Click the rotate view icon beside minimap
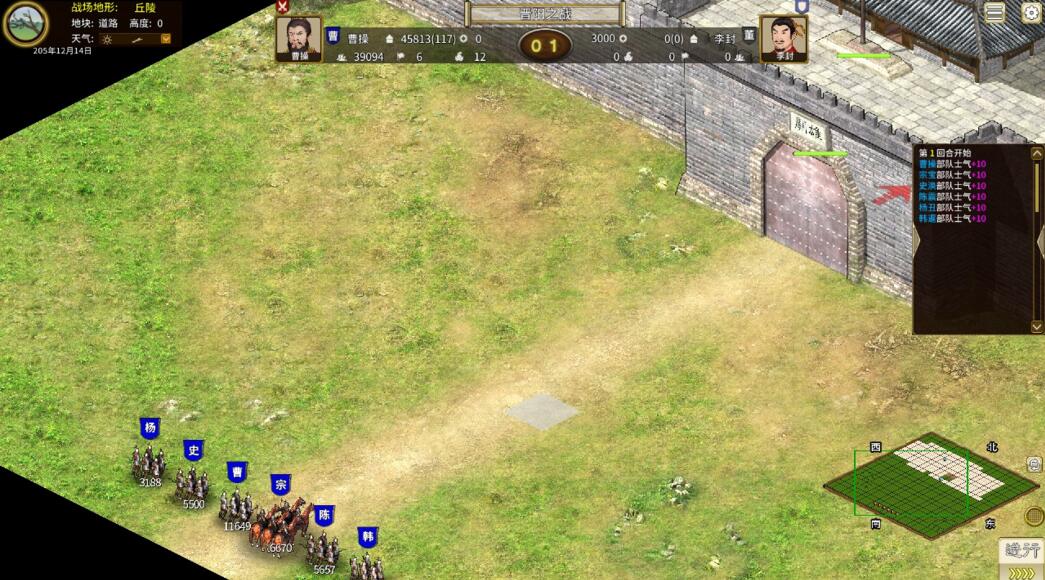The image size is (1045, 580). point(1034,464)
